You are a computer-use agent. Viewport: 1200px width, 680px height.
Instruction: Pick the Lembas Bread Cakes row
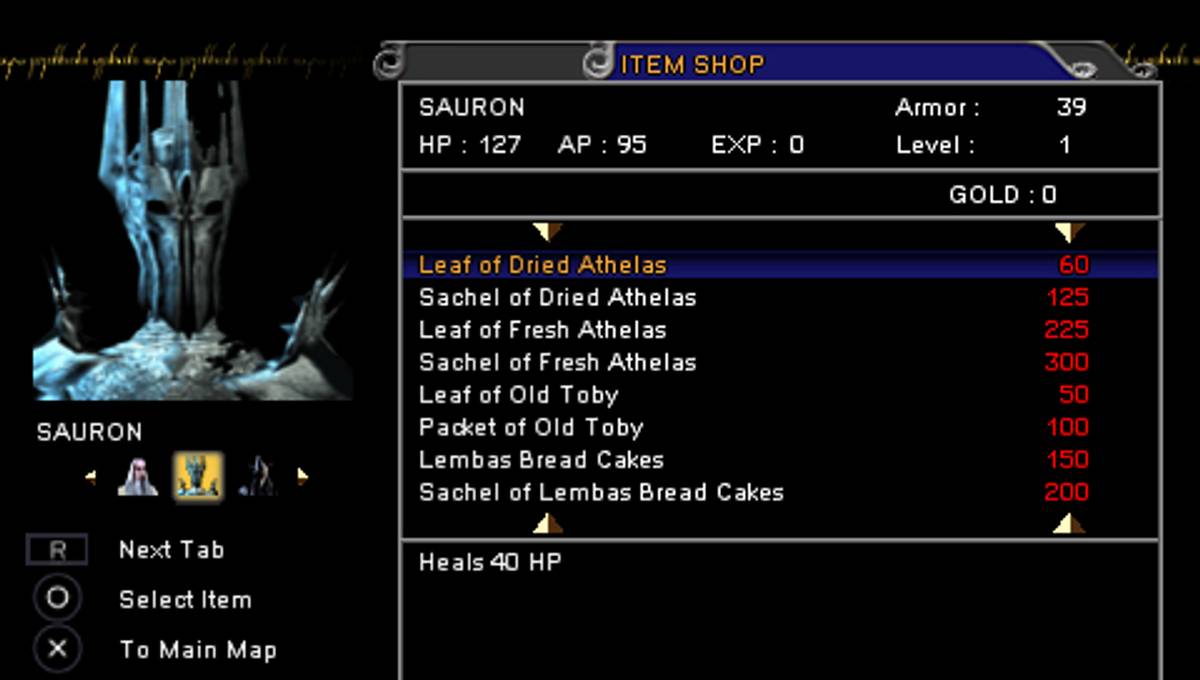click(x=541, y=460)
